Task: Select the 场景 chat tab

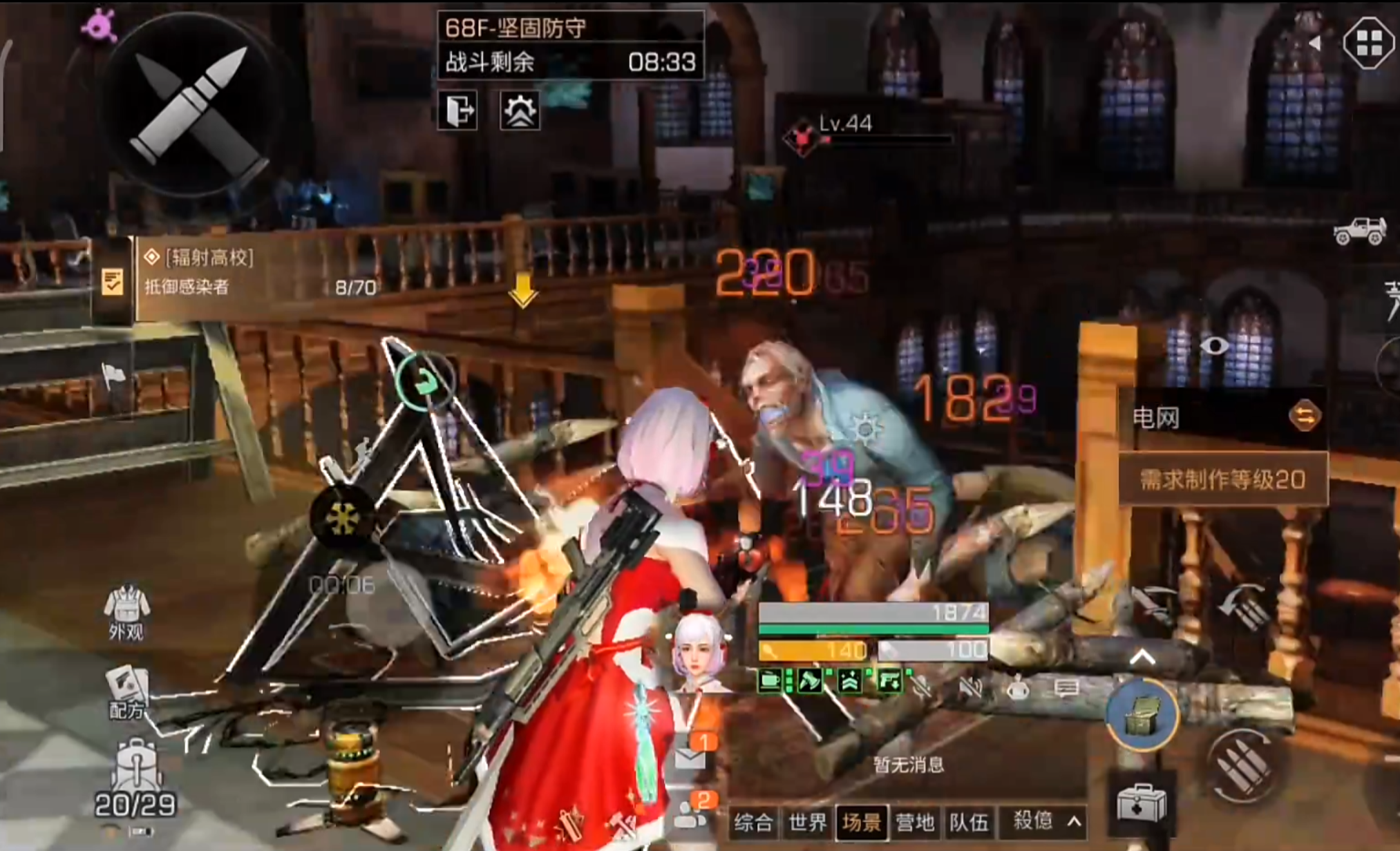Action: pos(861,822)
